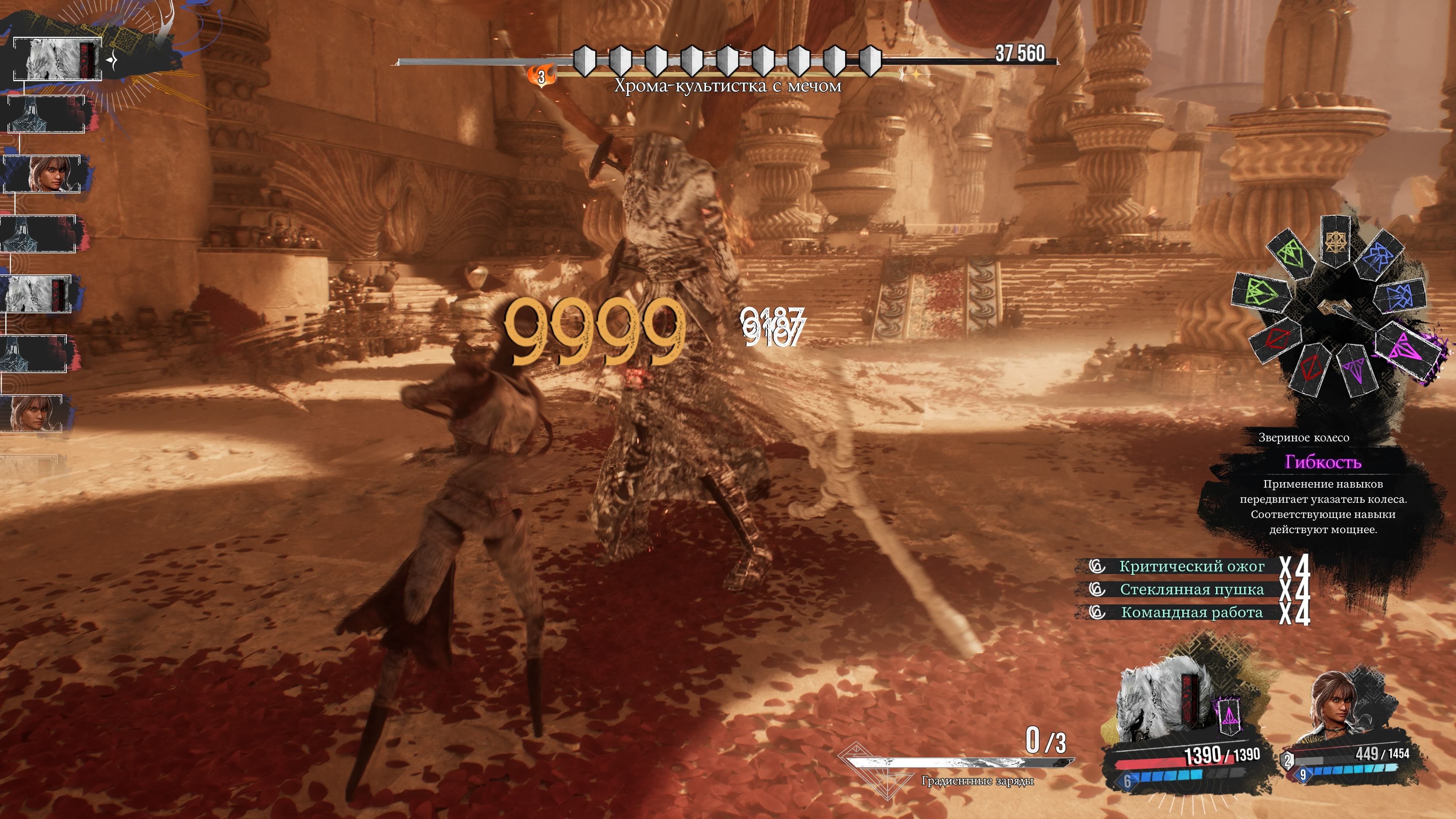
Task: Select the 'Критический ожог' effect entry
Action: [1191, 566]
